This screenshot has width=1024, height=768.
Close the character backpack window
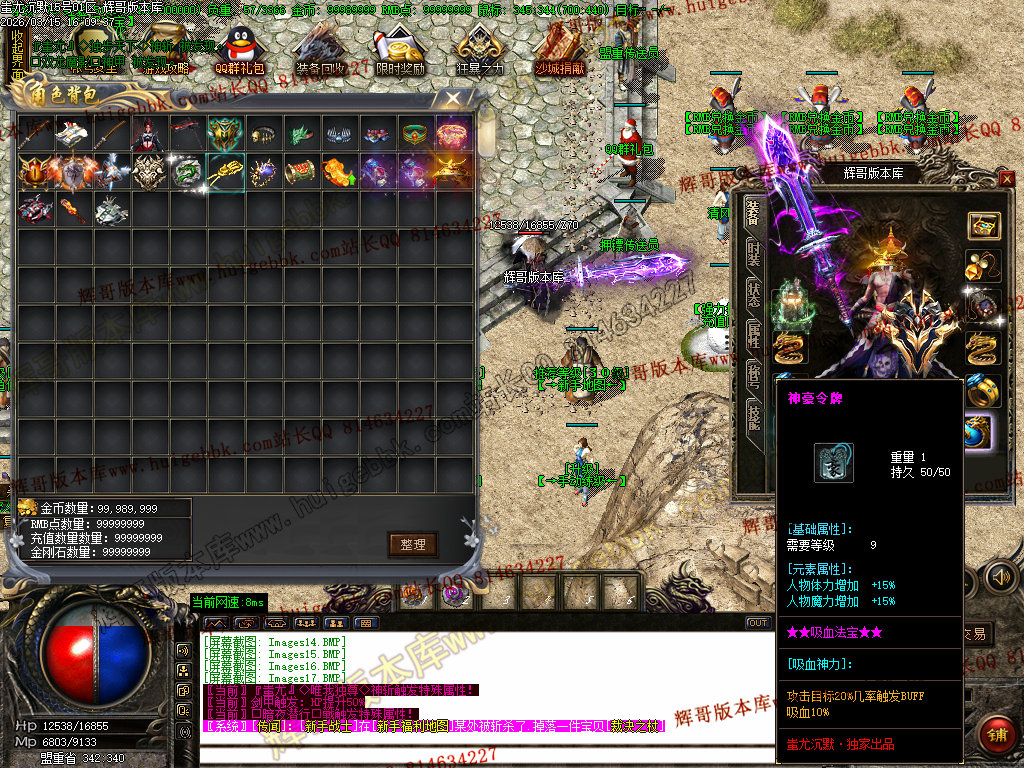tap(453, 98)
